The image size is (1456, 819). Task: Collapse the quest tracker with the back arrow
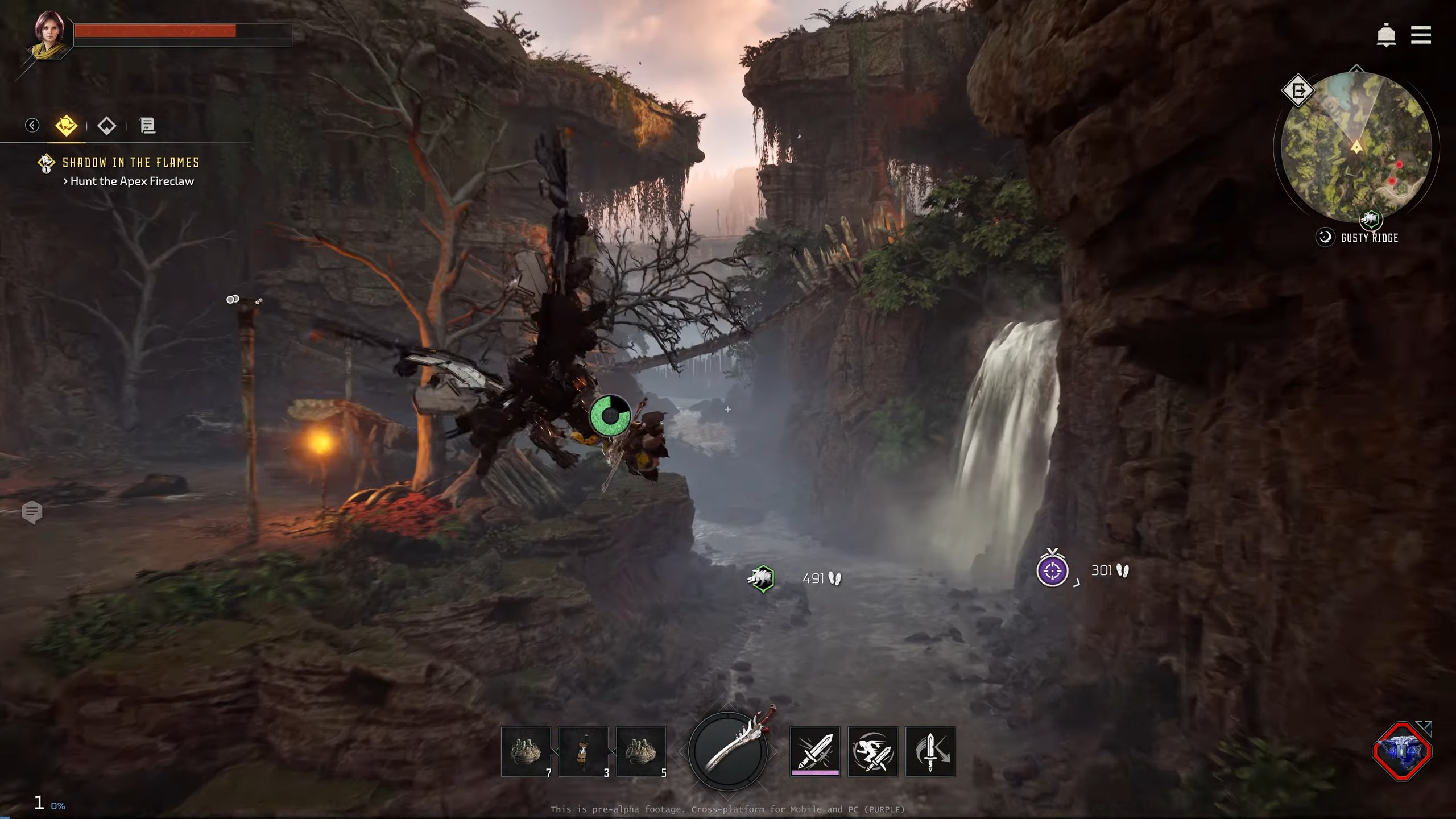tap(32, 125)
